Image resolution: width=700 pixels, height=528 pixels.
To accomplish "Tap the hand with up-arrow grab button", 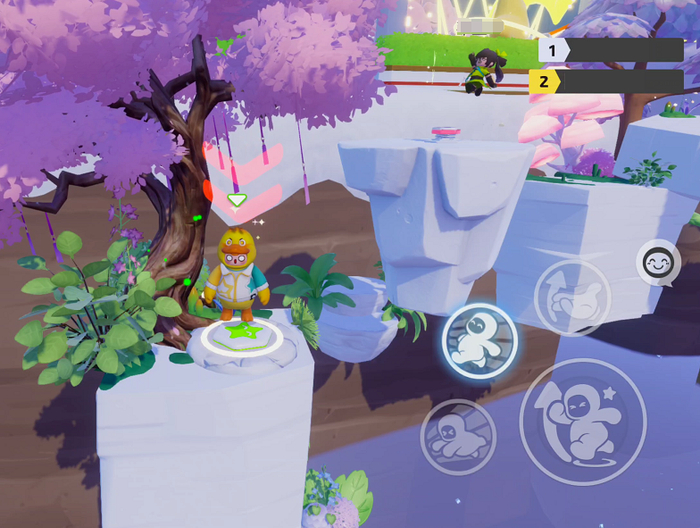I will [x=571, y=297].
